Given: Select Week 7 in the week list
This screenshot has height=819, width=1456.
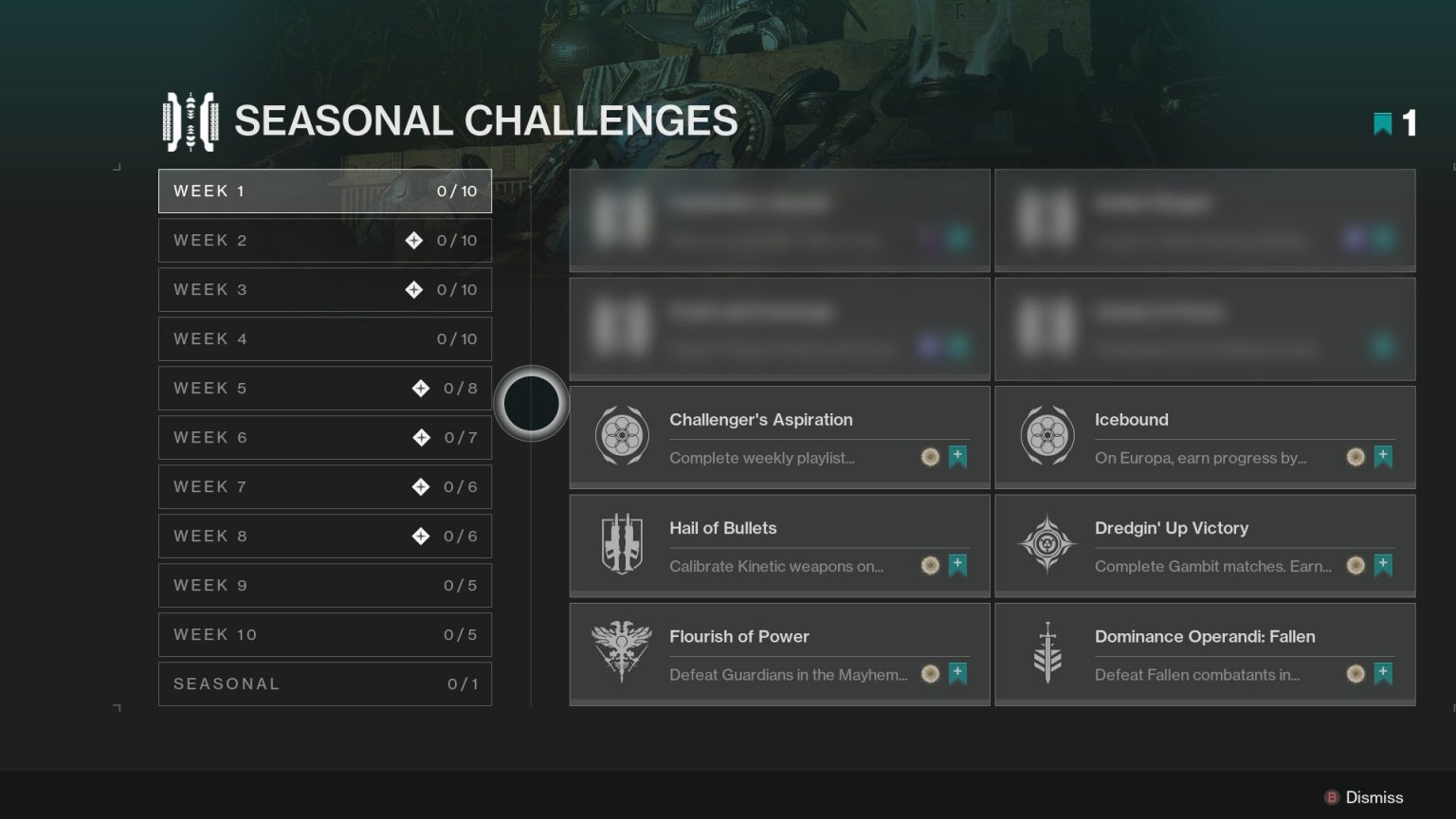Looking at the screenshot, I should coord(325,486).
